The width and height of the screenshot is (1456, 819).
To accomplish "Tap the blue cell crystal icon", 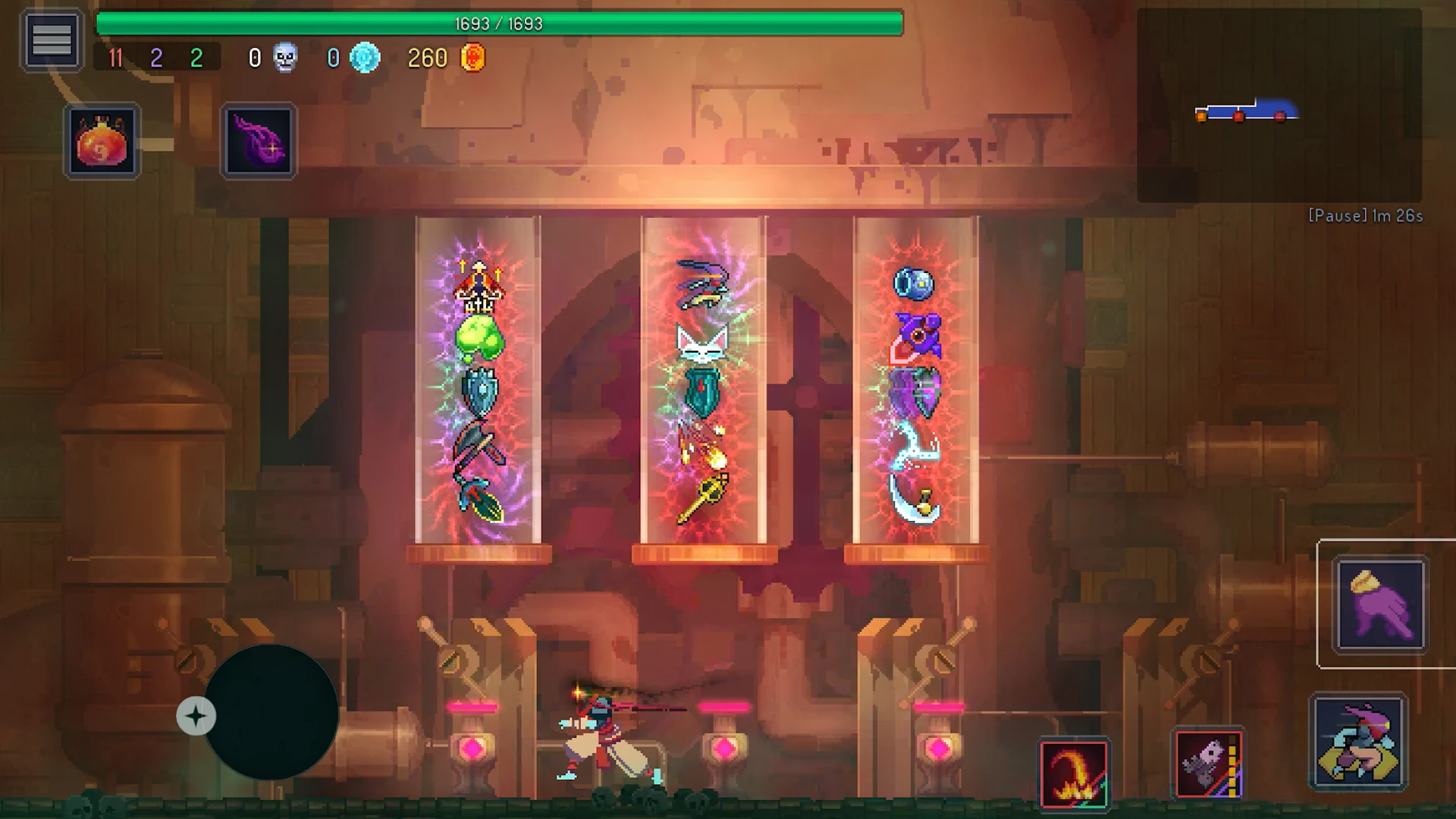I will (x=363, y=57).
